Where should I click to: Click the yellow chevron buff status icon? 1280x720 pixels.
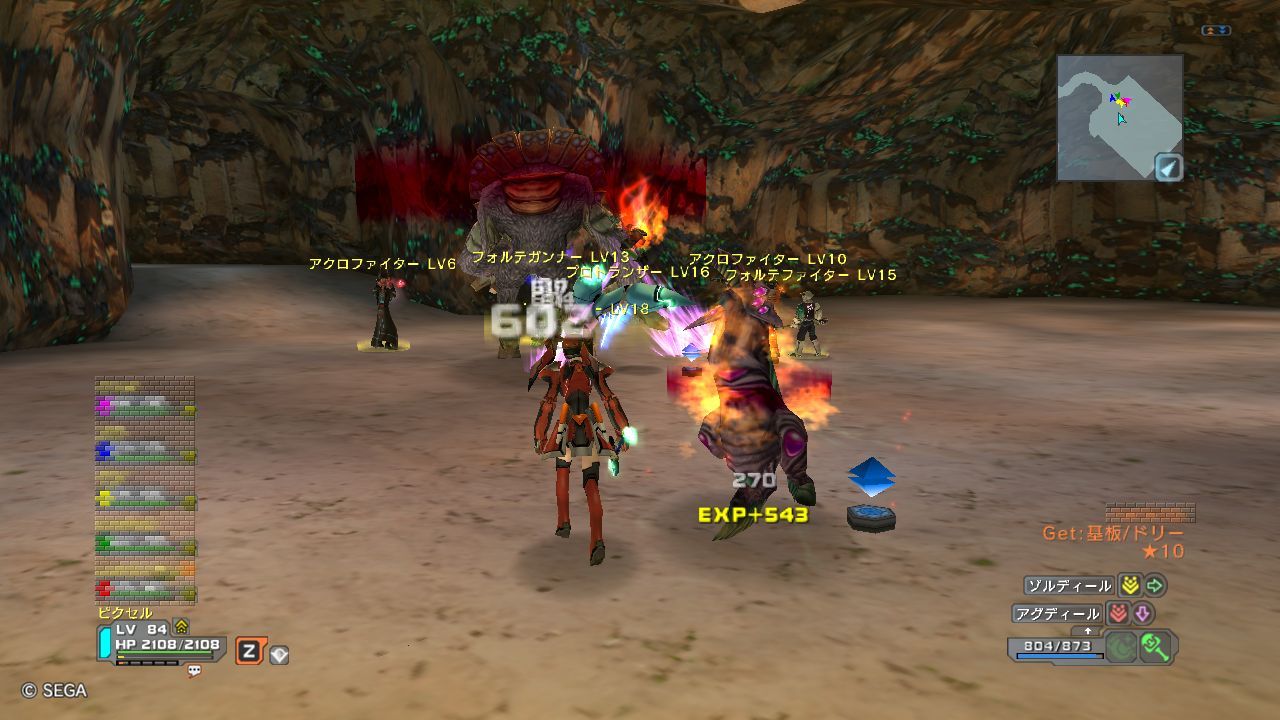point(181,627)
